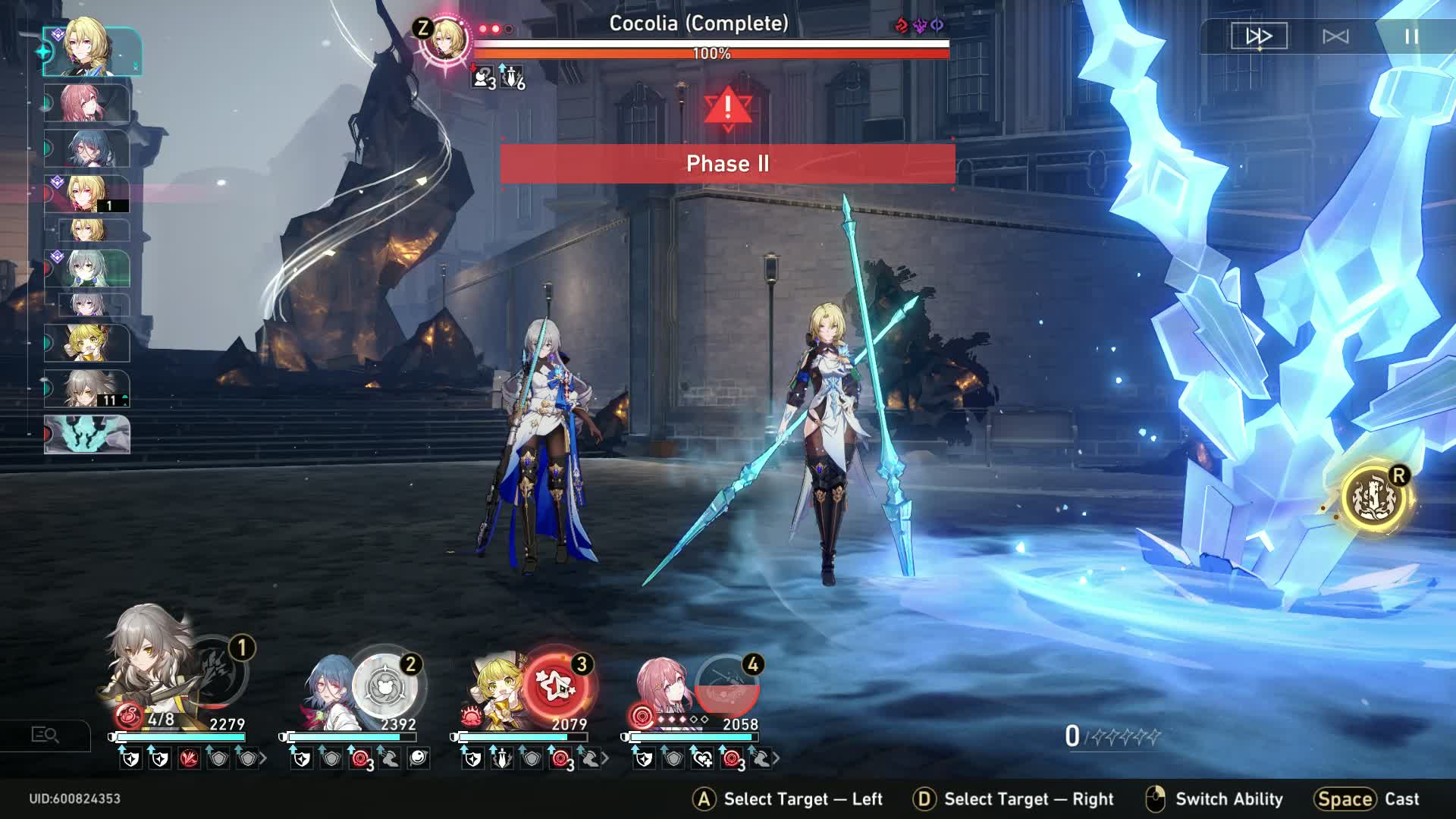Toggle the auto-battle button

pos(1335,36)
